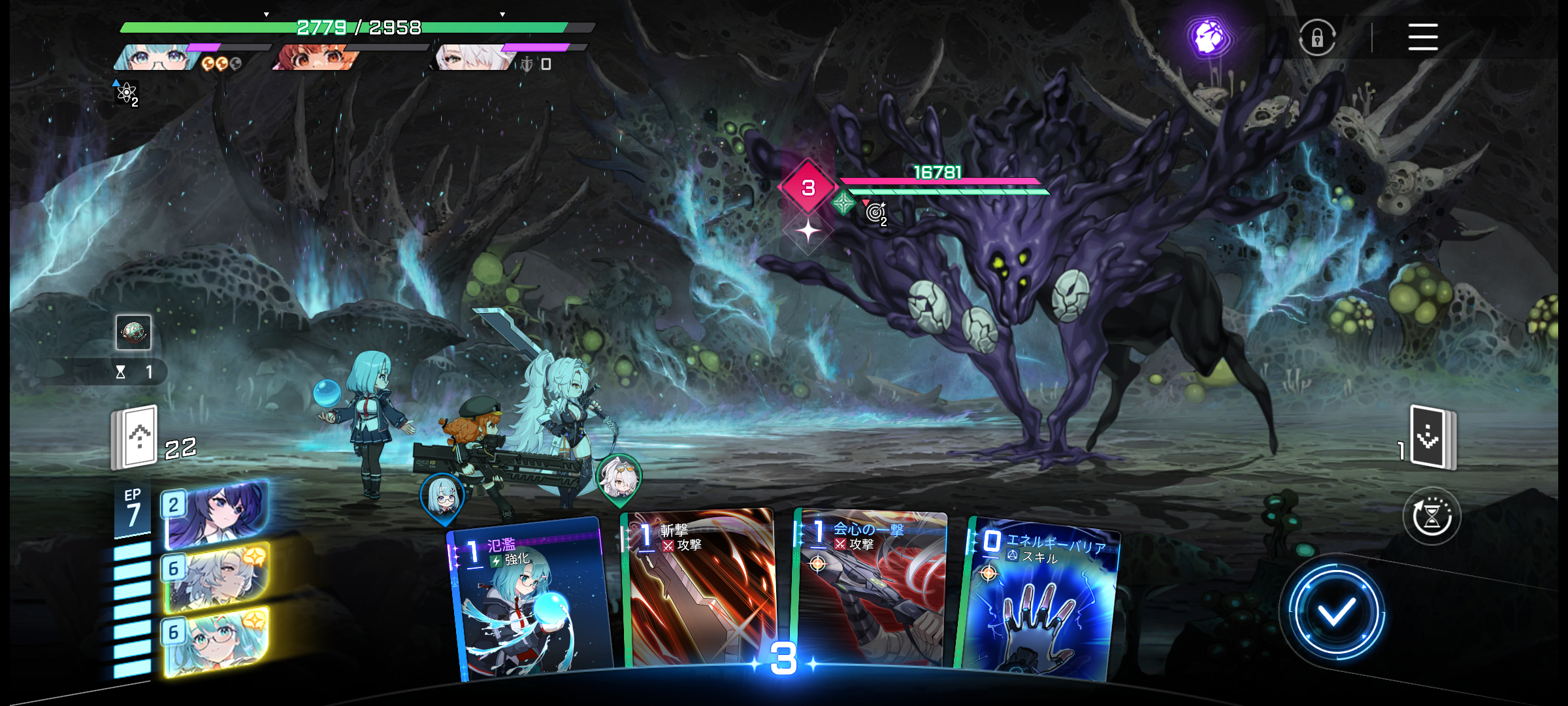Screen dimensions: 1568x706
Task: Toggle the lock rotation icon
Action: [1316, 38]
